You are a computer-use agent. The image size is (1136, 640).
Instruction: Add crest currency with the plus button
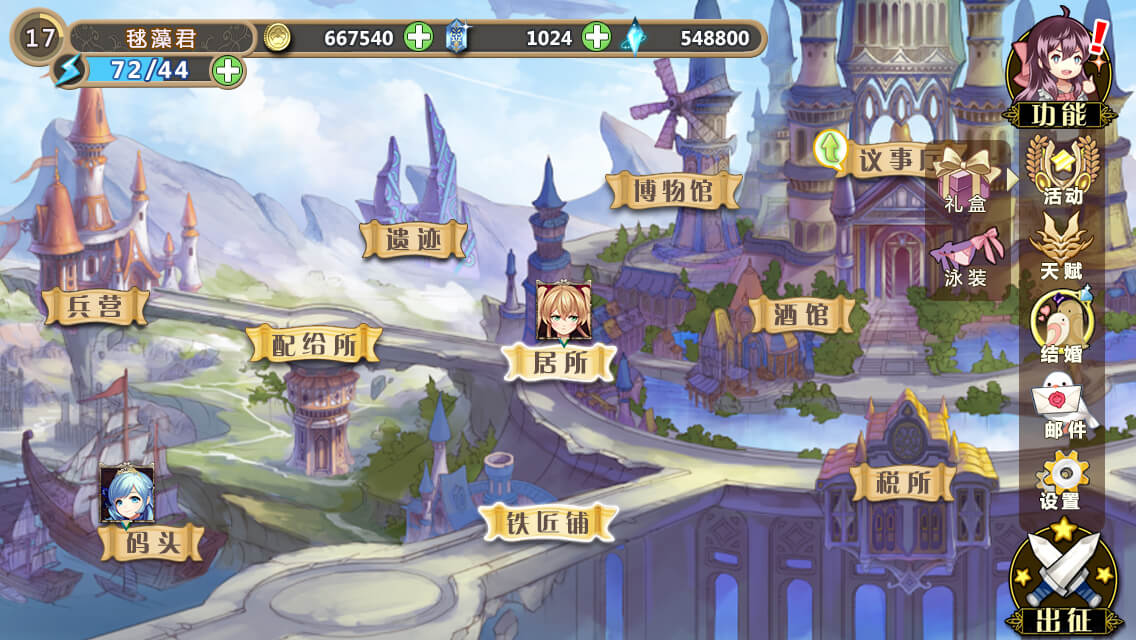click(x=596, y=38)
